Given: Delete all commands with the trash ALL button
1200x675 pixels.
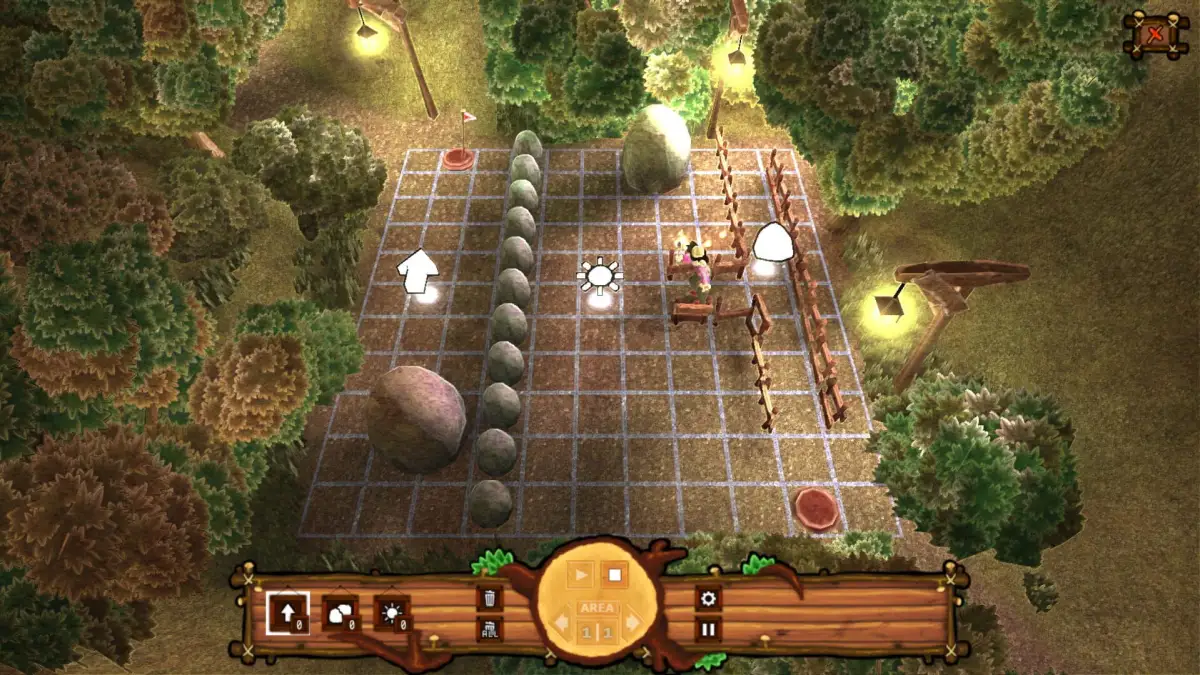Looking at the screenshot, I should point(490,629).
